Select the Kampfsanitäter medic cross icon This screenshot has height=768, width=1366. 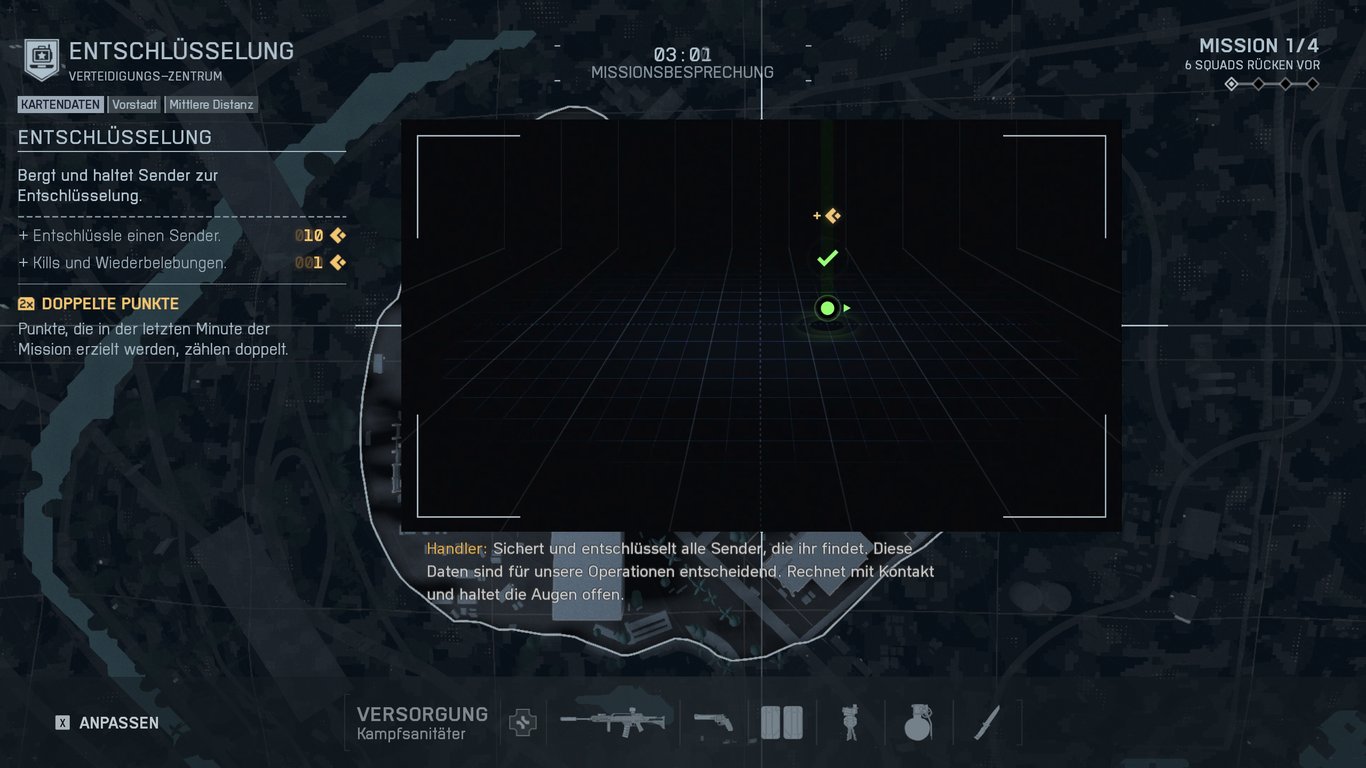[522, 722]
